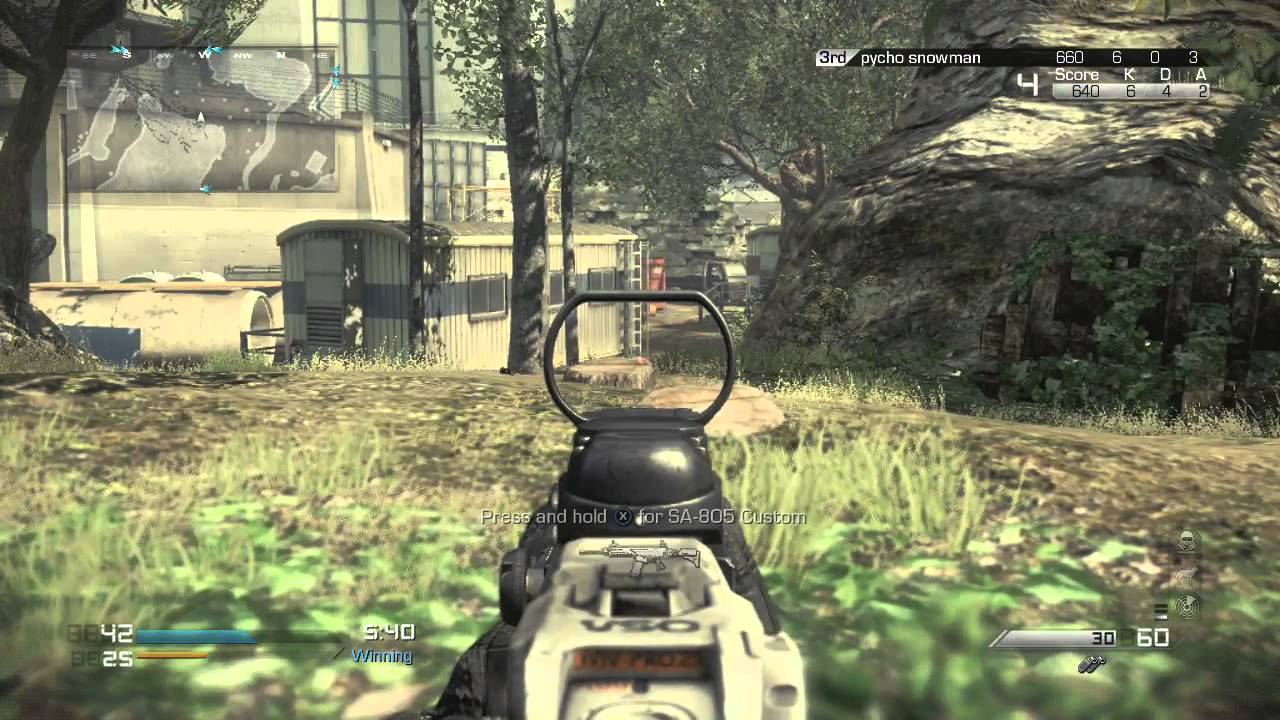Click the N marker on the compass bar
The image size is (1280, 720).
pyautogui.click(x=281, y=54)
